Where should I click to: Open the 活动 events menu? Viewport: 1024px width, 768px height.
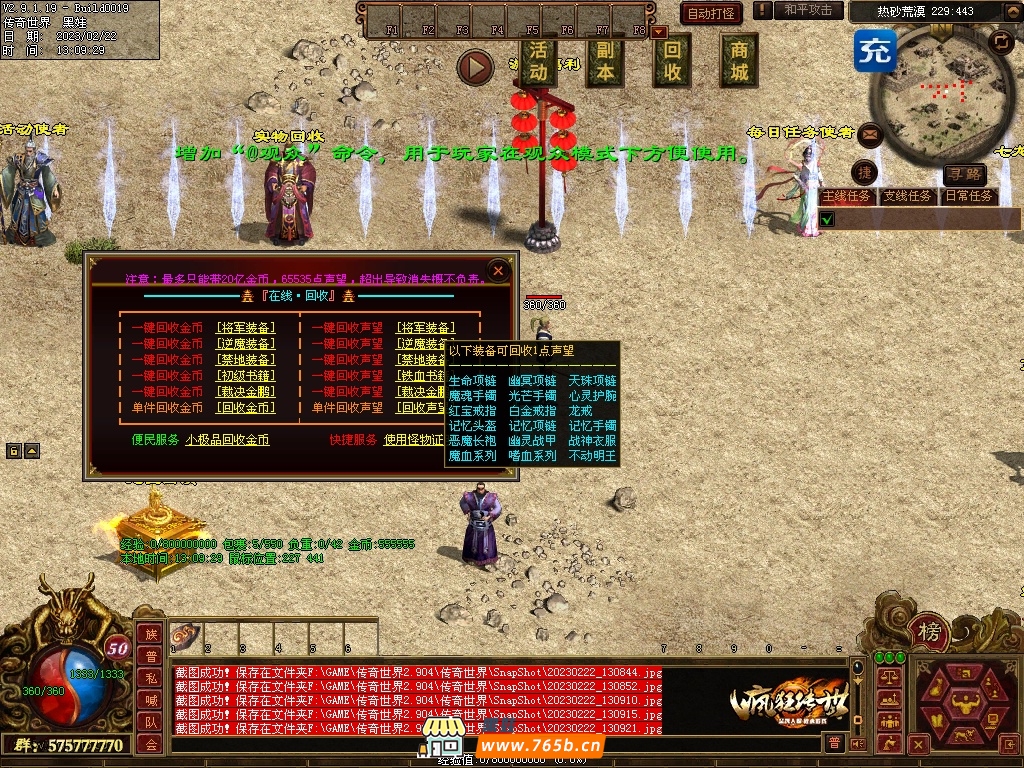538,60
